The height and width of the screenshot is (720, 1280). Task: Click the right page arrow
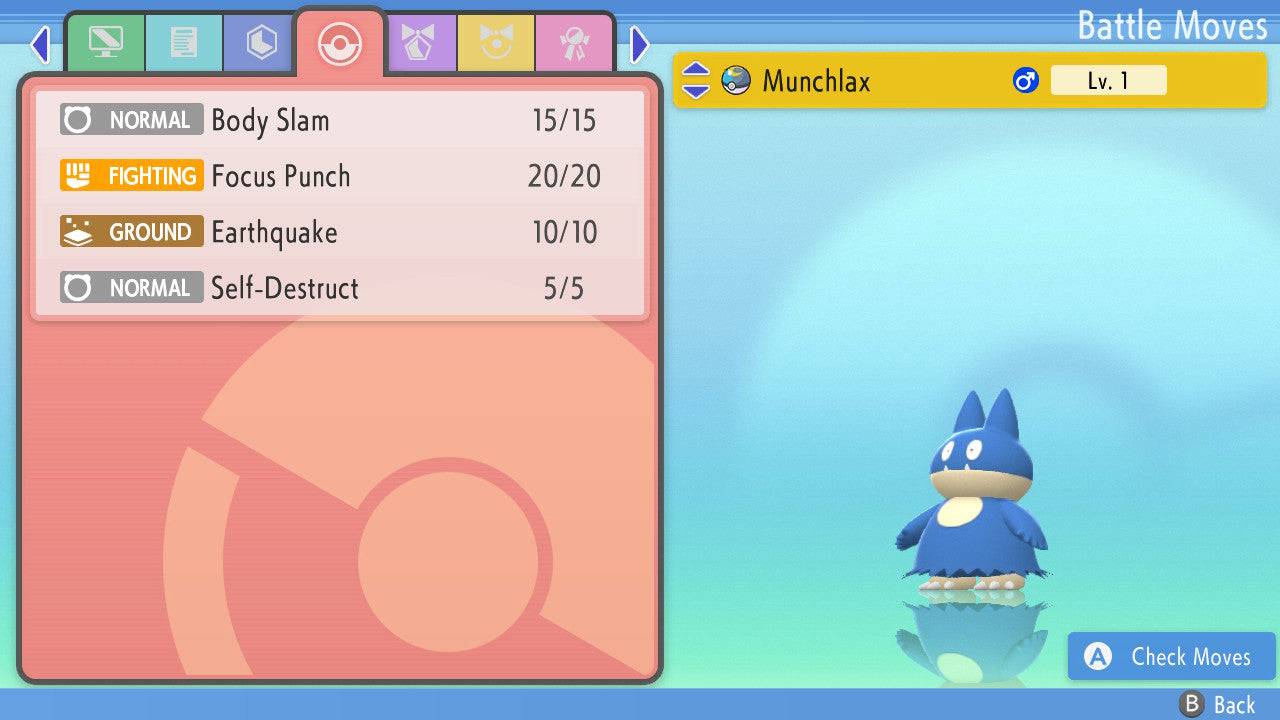pos(638,44)
